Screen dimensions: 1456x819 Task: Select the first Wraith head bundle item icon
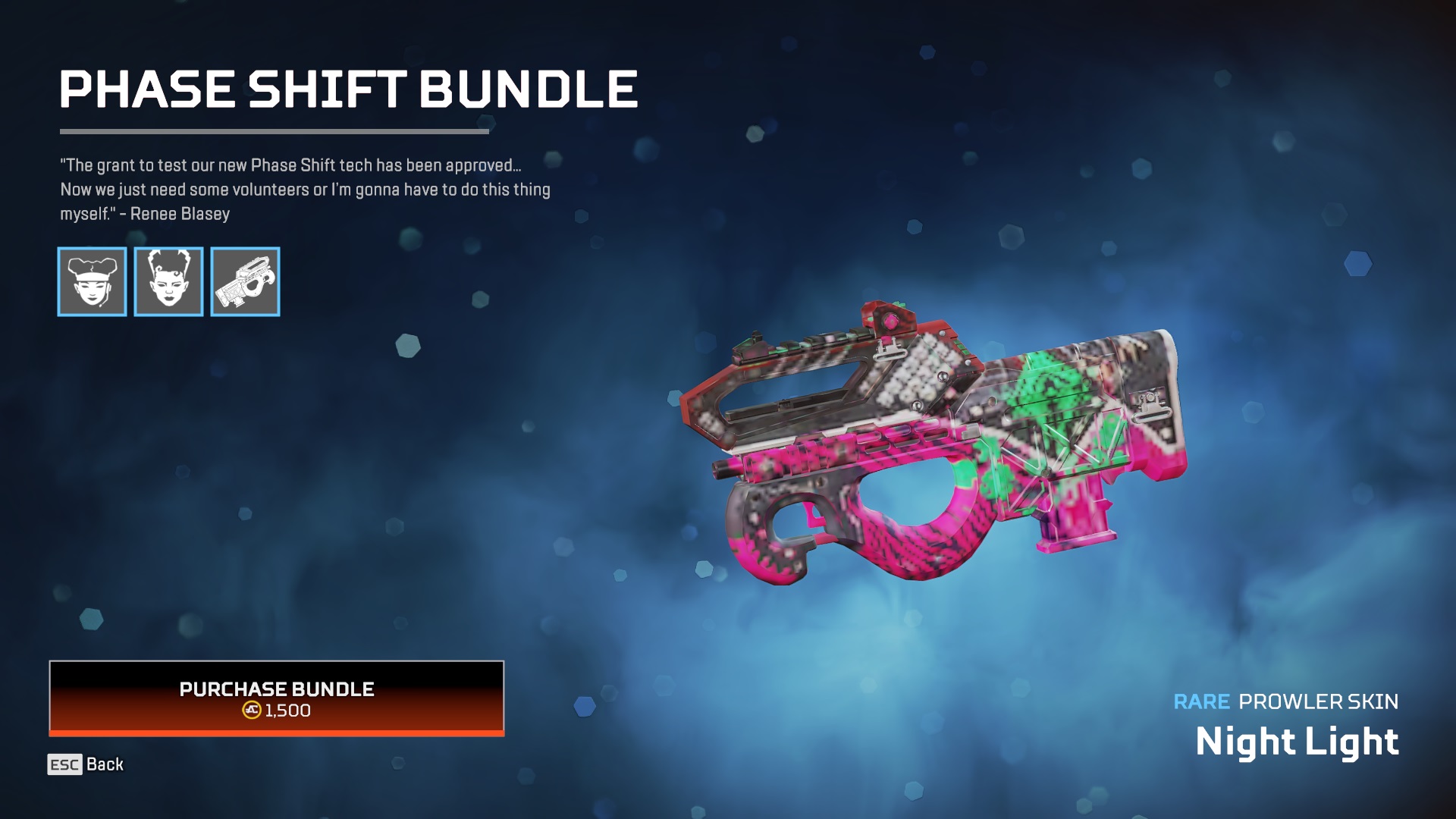(92, 282)
